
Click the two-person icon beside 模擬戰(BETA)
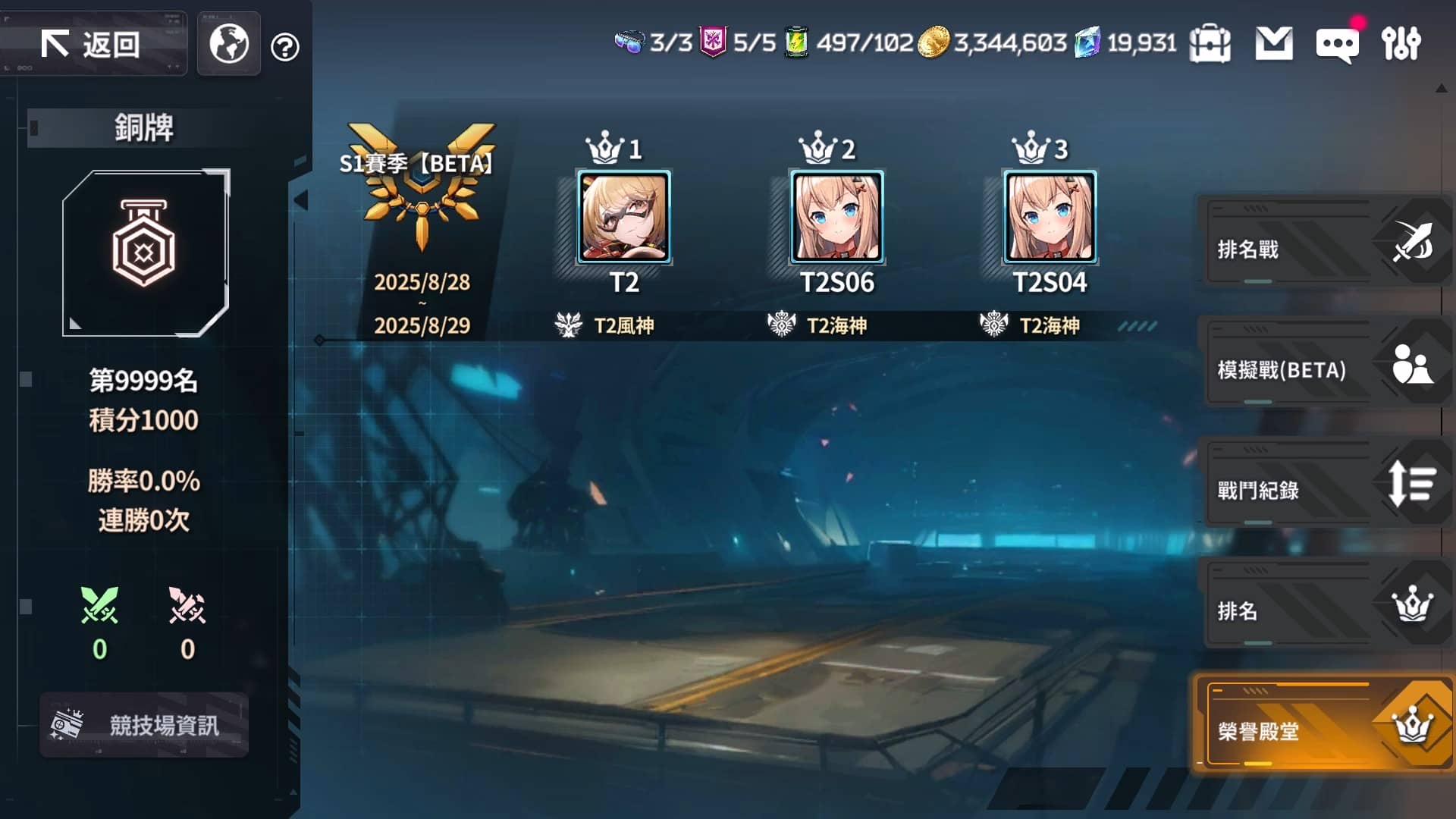click(1410, 362)
